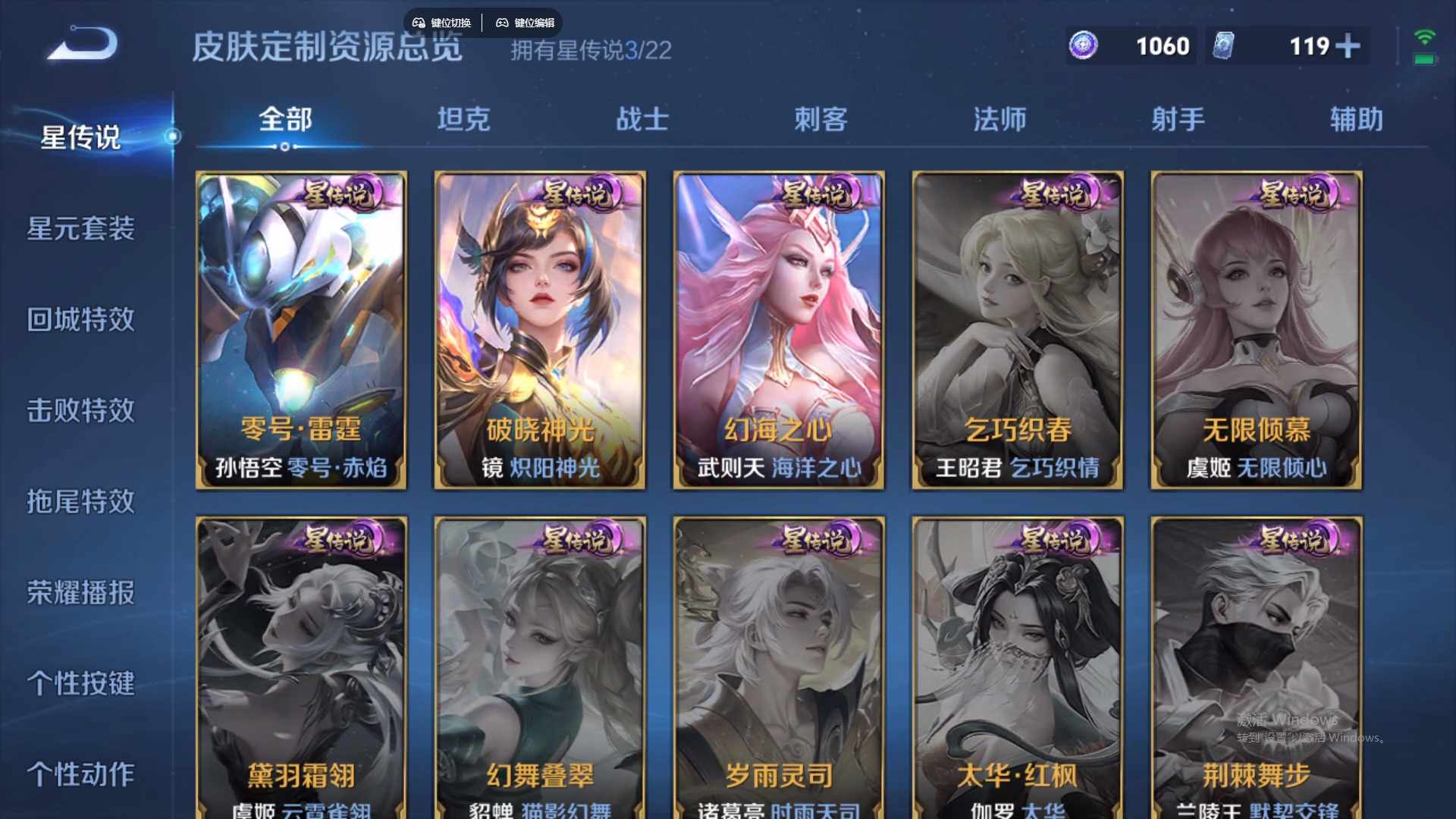Image resolution: width=1456 pixels, height=819 pixels.
Task: Open the 幻海之心 武则天 skin card
Action: (x=778, y=330)
